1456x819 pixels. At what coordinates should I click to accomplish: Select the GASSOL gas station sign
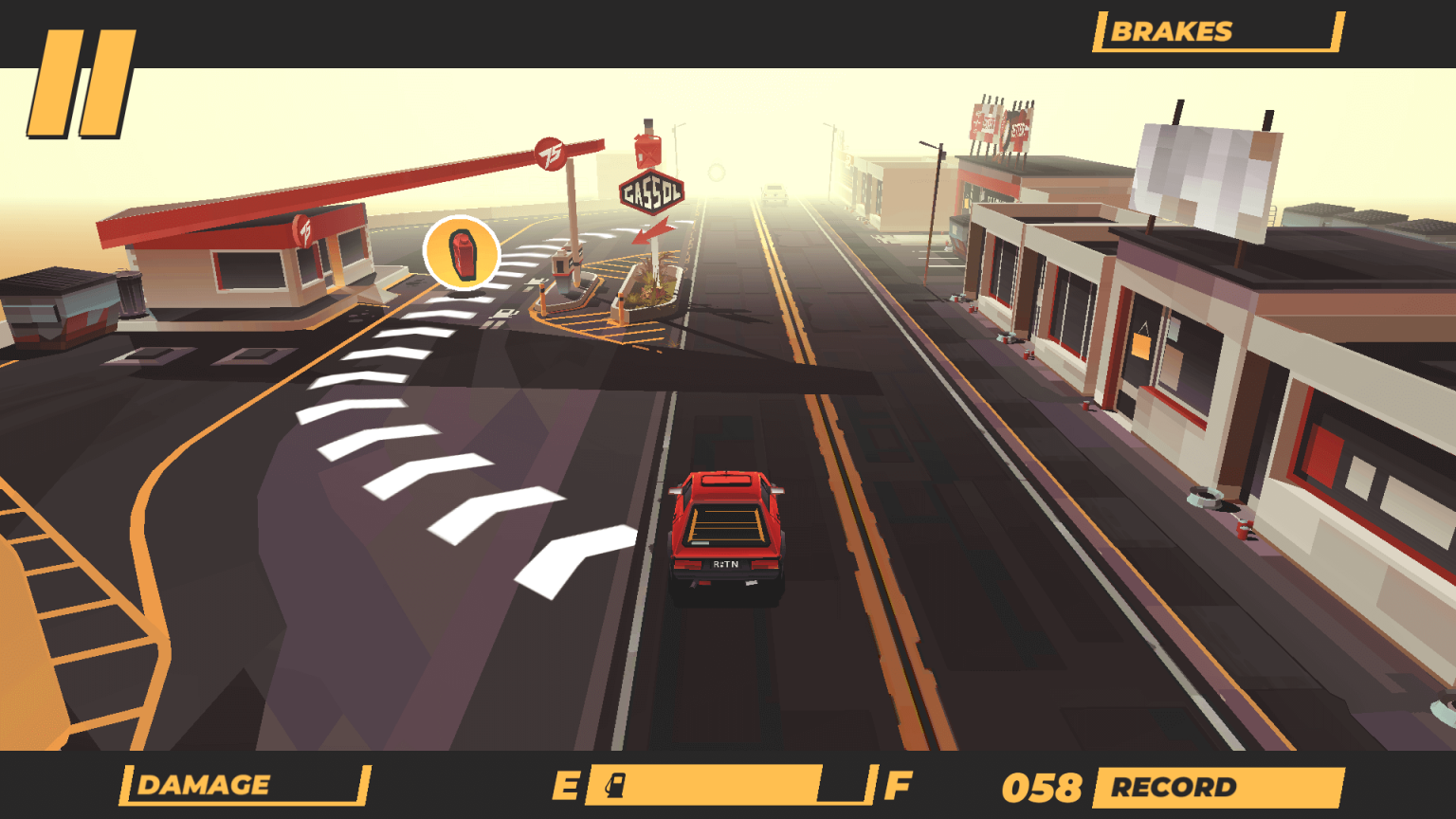[652, 193]
